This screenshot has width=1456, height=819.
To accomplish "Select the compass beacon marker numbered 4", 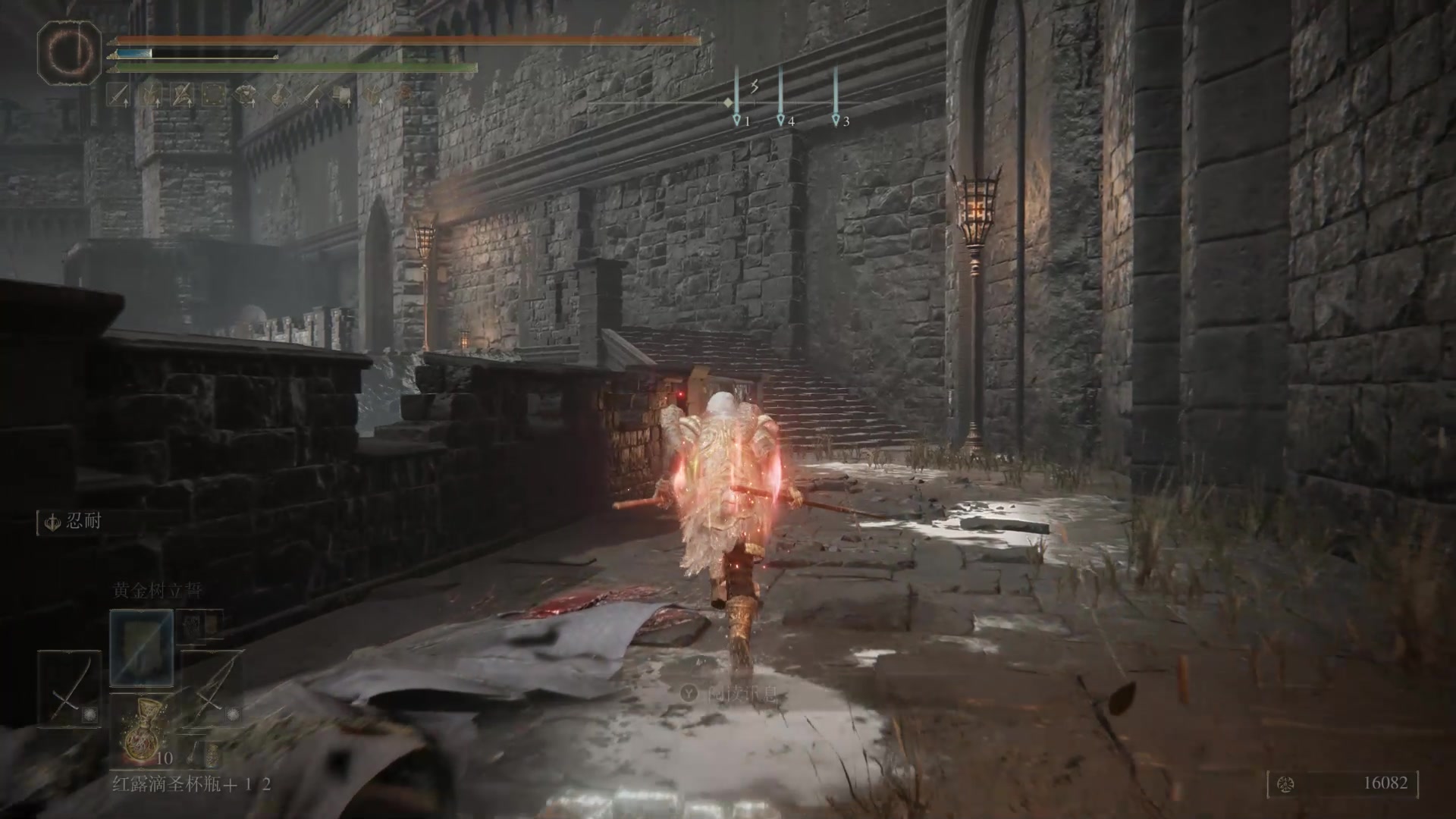I will click(780, 120).
